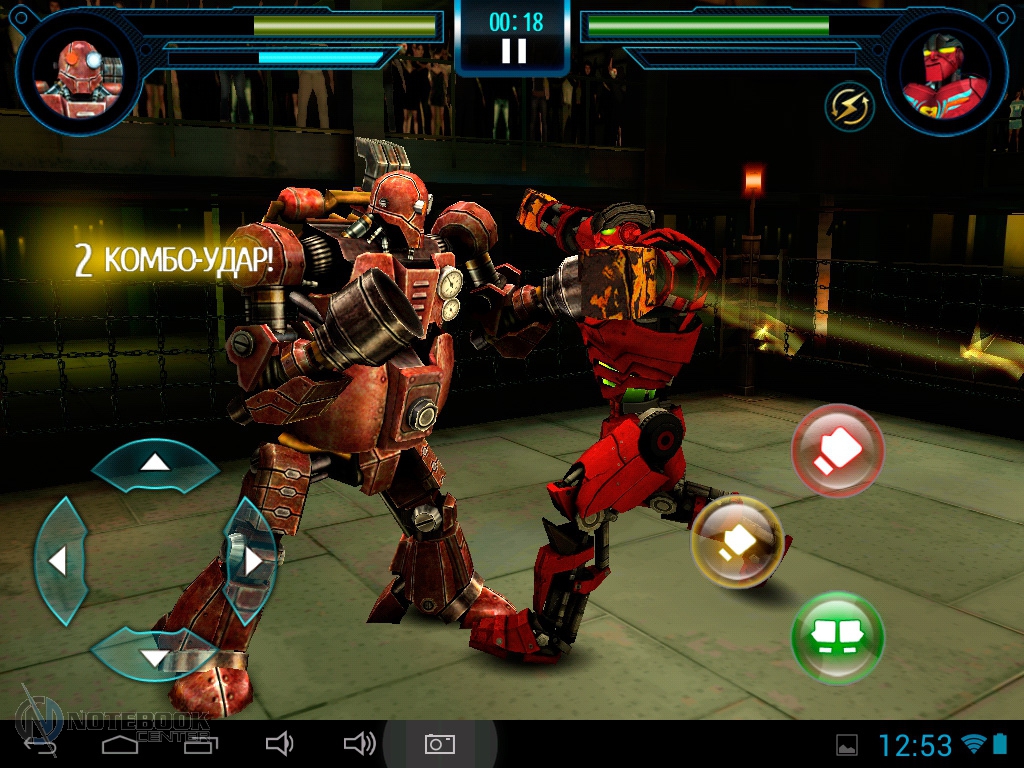Pause the fight with the pause button

pyautogui.click(x=513, y=51)
